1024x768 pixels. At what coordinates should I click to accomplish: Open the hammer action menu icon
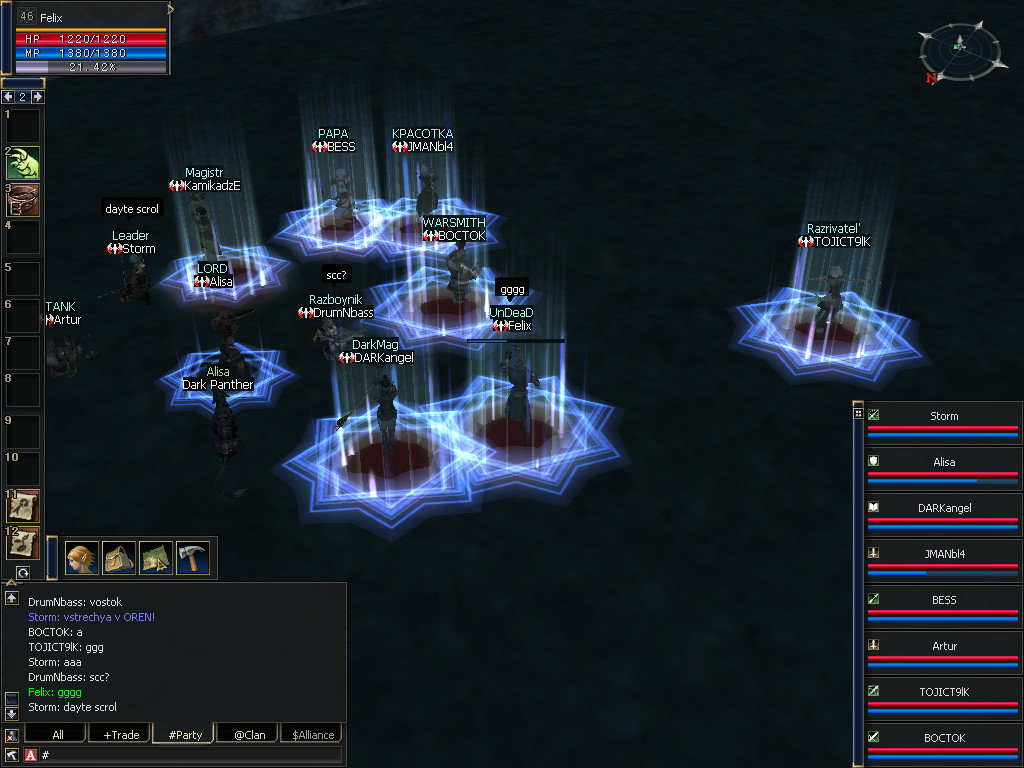[x=193, y=557]
